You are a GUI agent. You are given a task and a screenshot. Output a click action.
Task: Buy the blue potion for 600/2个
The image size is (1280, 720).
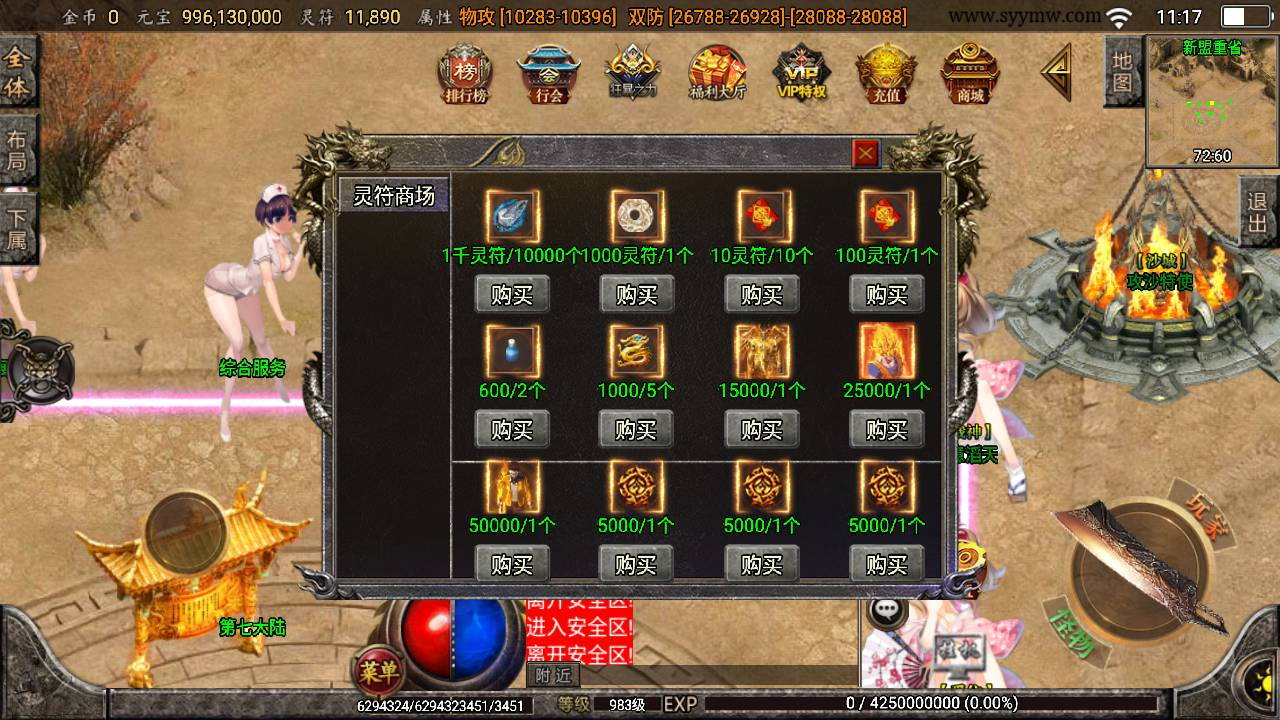pyautogui.click(x=512, y=430)
